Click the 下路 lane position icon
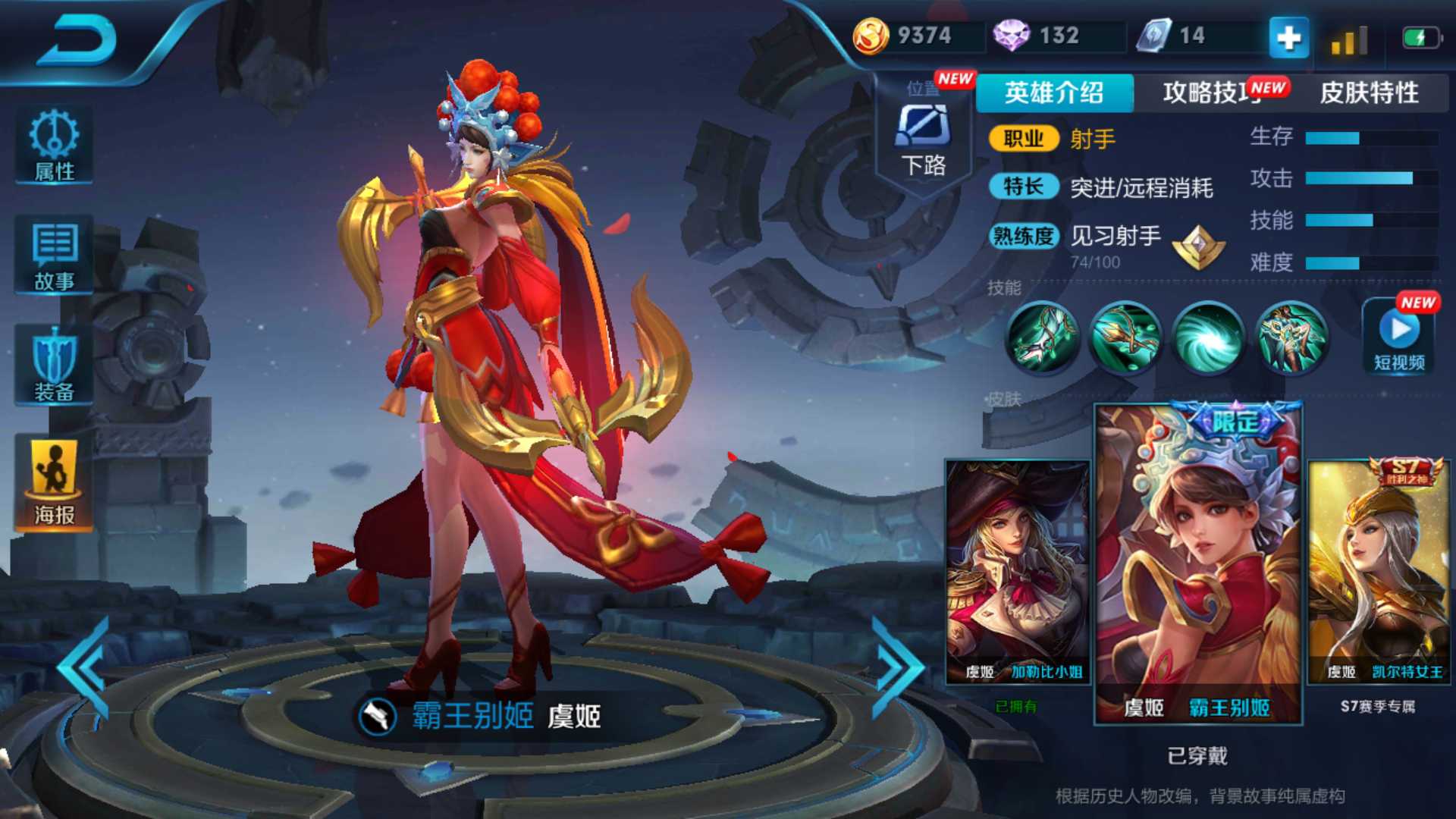This screenshot has height=819, width=1456. [924, 130]
